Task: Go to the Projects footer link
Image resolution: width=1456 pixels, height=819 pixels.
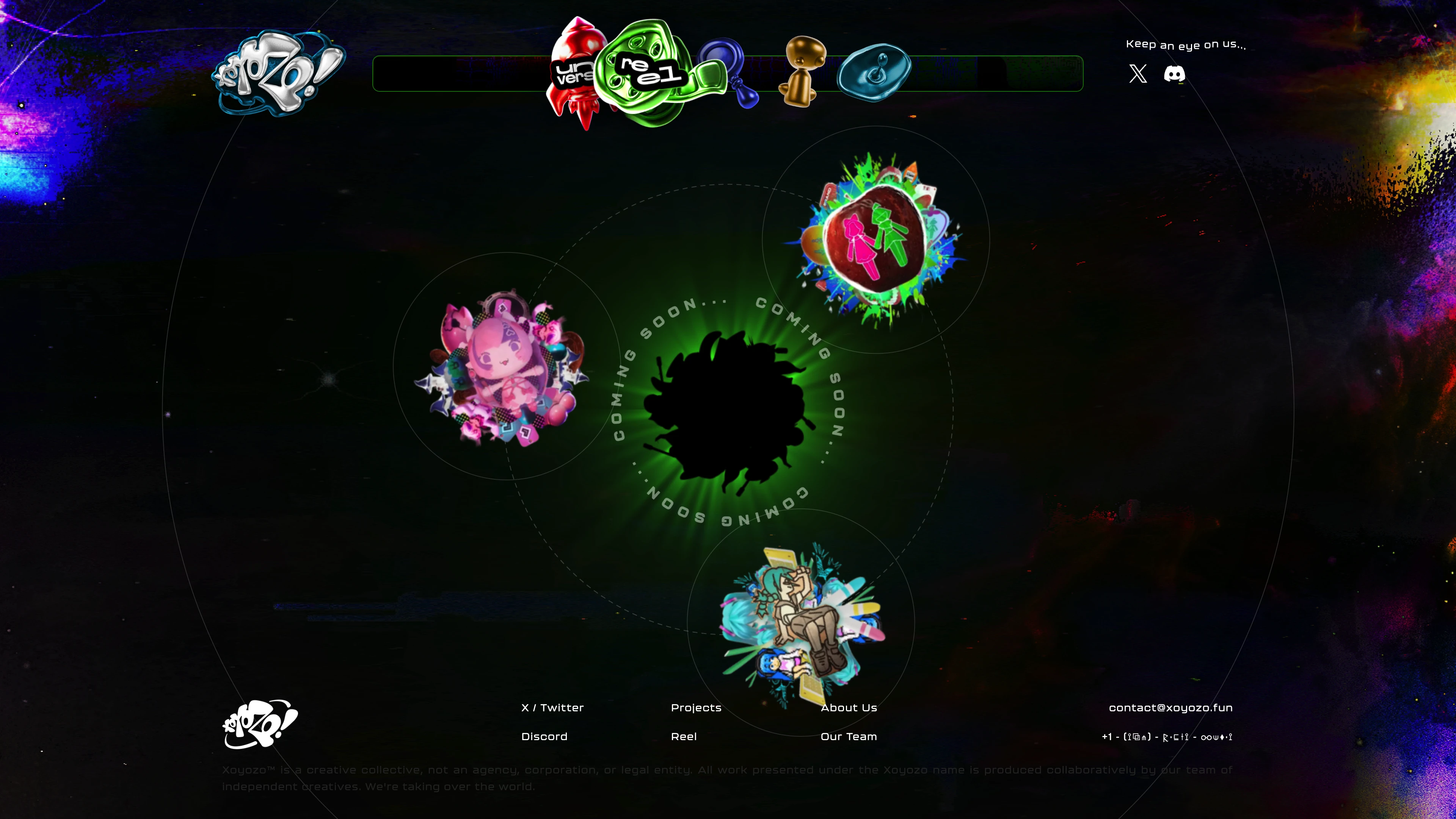Action: (696, 708)
